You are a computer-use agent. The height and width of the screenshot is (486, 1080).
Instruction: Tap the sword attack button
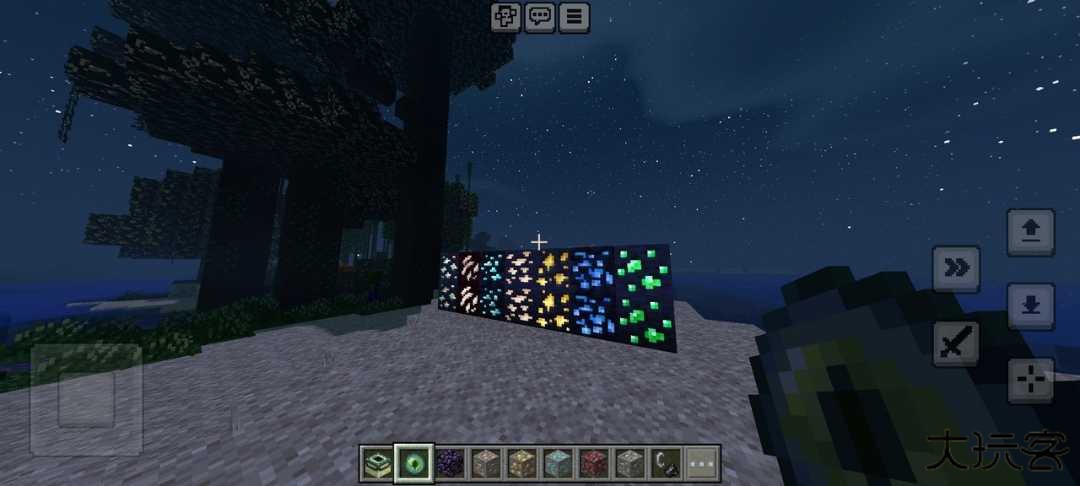(x=956, y=344)
